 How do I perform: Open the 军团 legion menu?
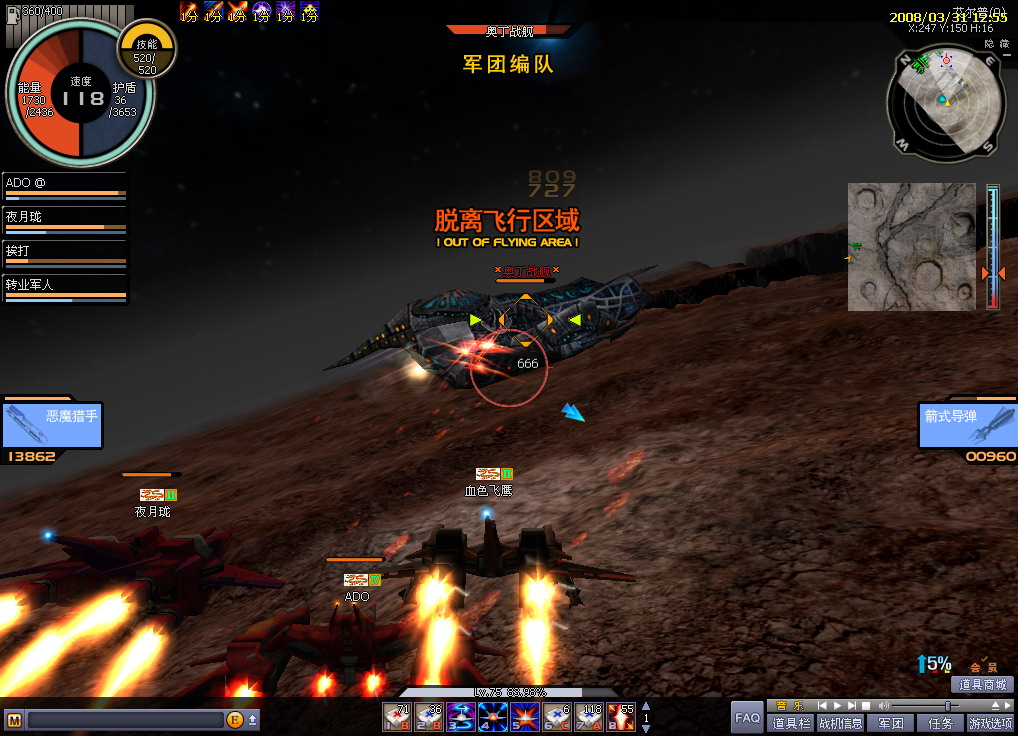coord(890,723)
